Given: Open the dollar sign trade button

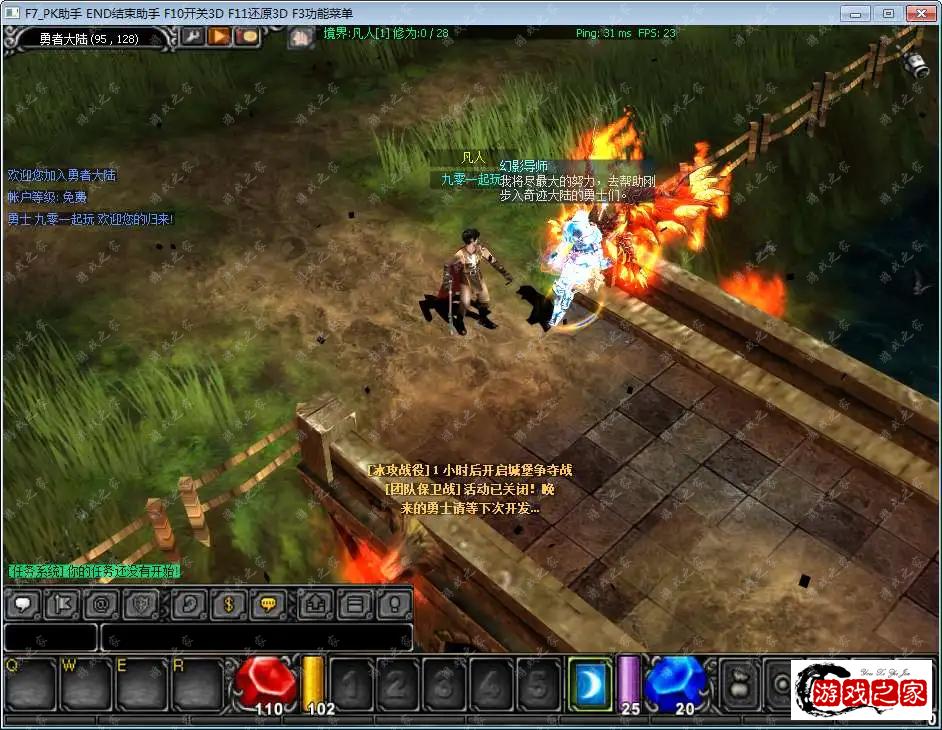Looking at the screenshot, I should pos(229,603).
